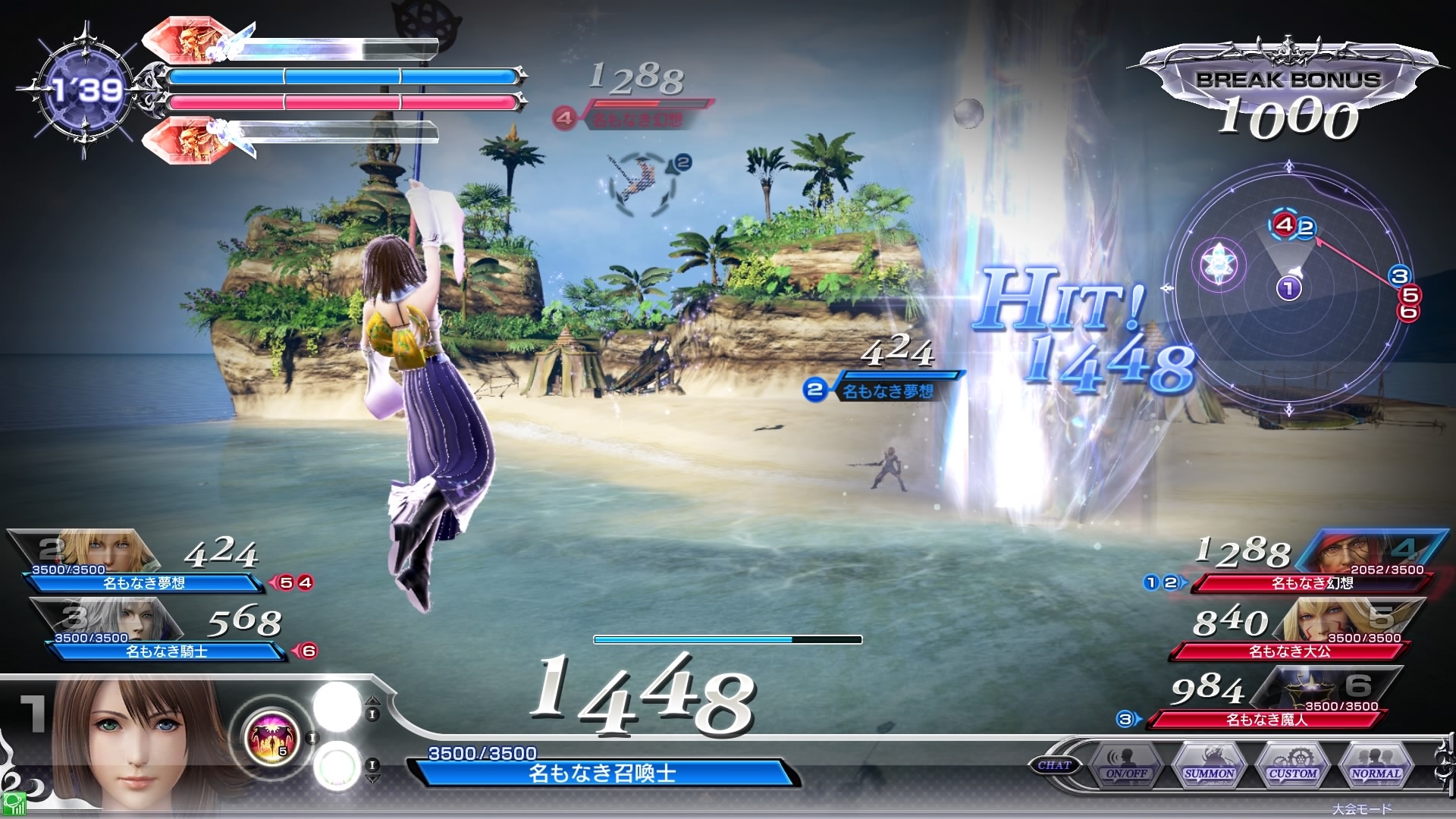Choose the CUSTOM chat option
1456x819 pixels.
[x=1293, y=764]
